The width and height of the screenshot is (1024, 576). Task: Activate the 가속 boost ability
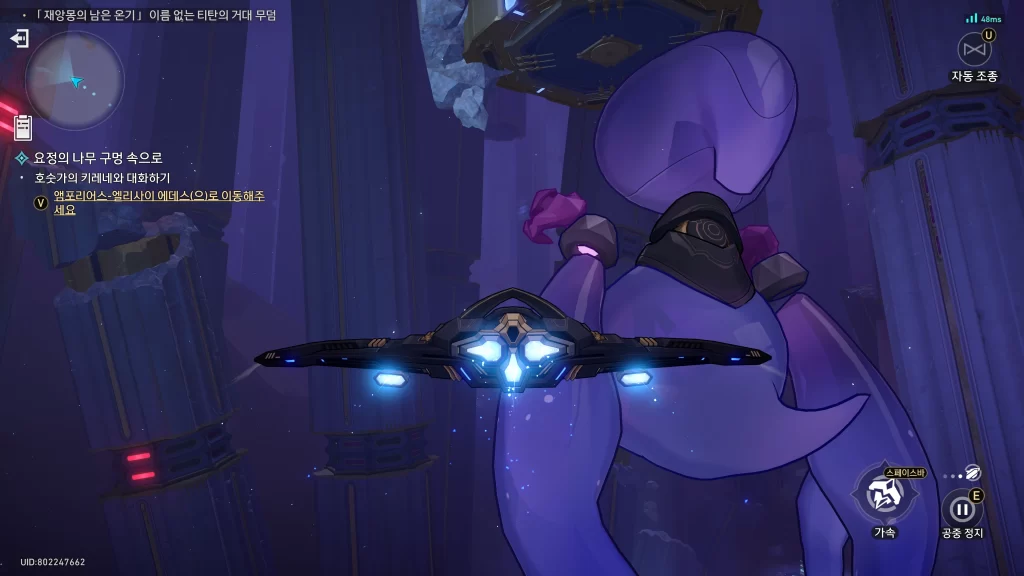click(x=885, y=493)
